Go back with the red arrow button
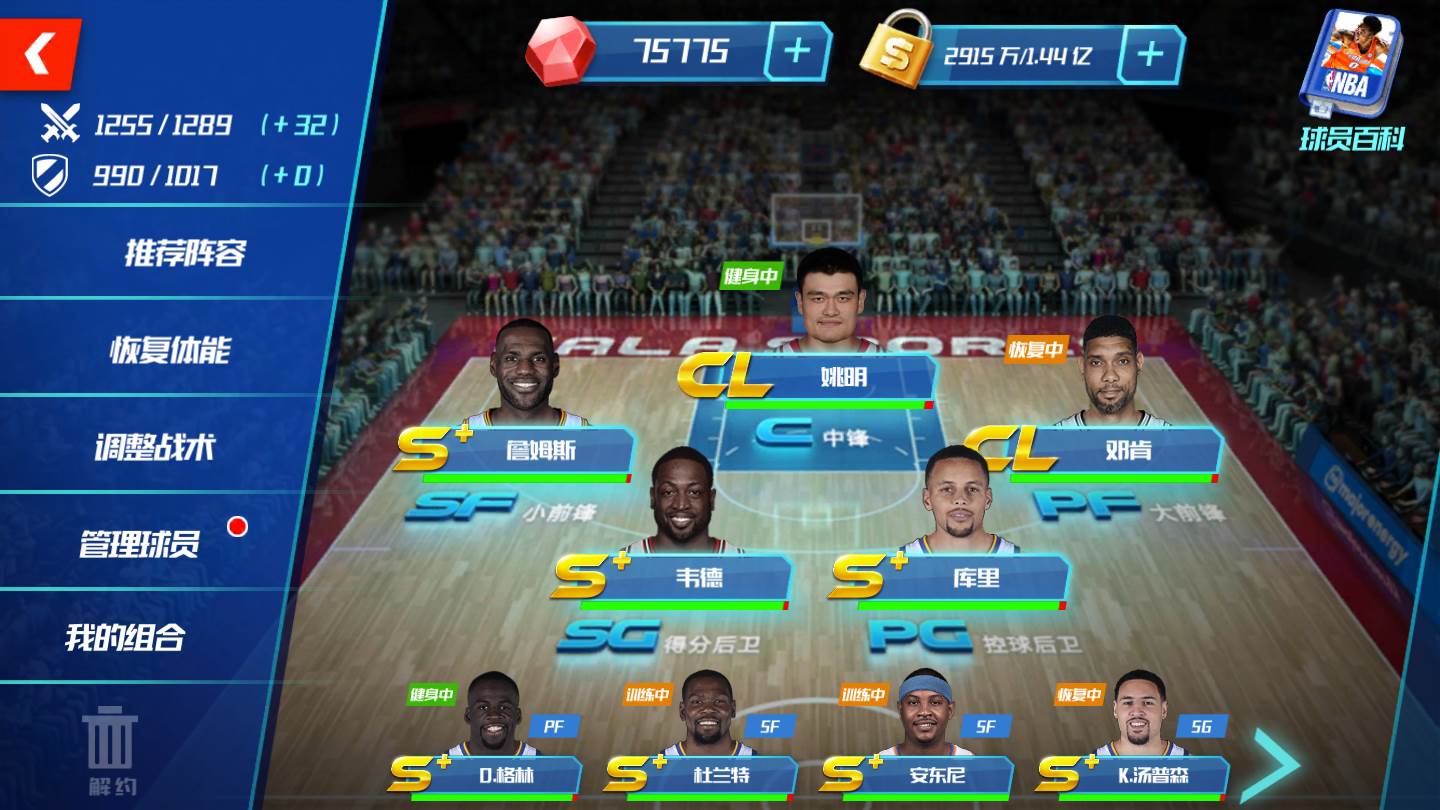The height and width of the screenshot is (810, 1440). (x=40, y=53)
